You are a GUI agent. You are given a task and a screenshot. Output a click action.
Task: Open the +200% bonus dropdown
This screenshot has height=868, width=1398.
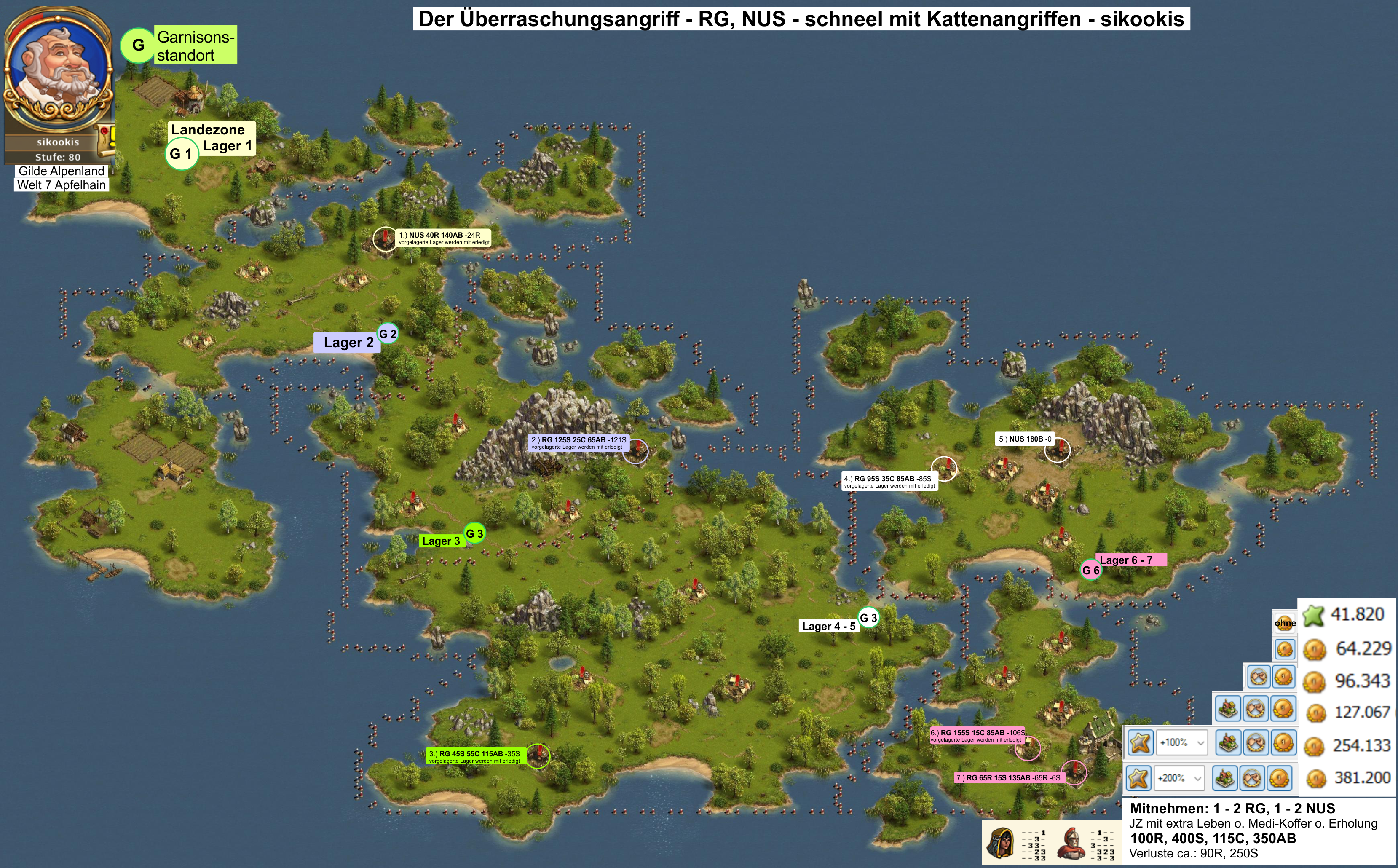pos(1179,778)
